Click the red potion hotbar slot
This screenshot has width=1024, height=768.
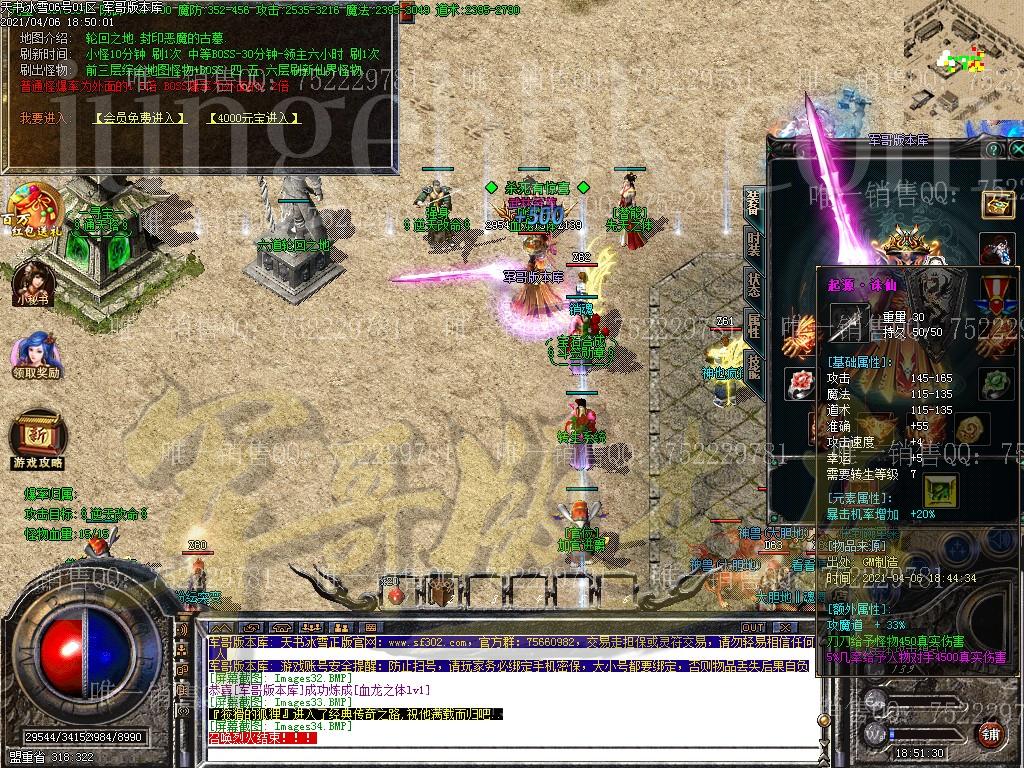pyautogui.click(x=396, y=595)
